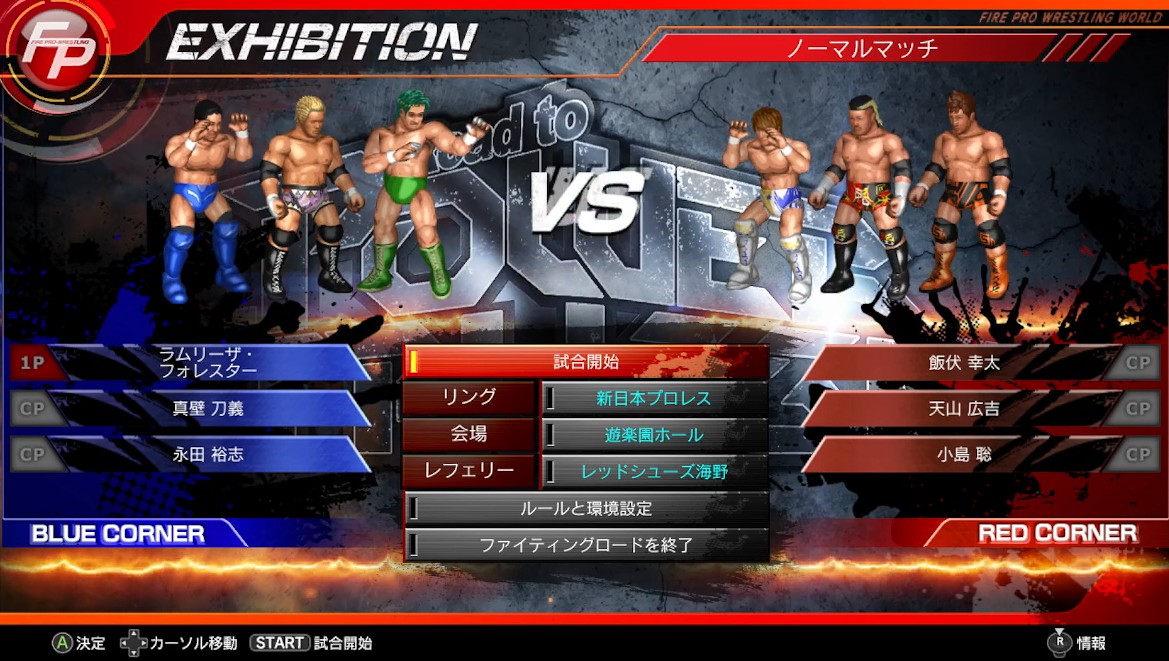
Task: Toggle CP tag beside 真壁 刀義
Action: 33,408
